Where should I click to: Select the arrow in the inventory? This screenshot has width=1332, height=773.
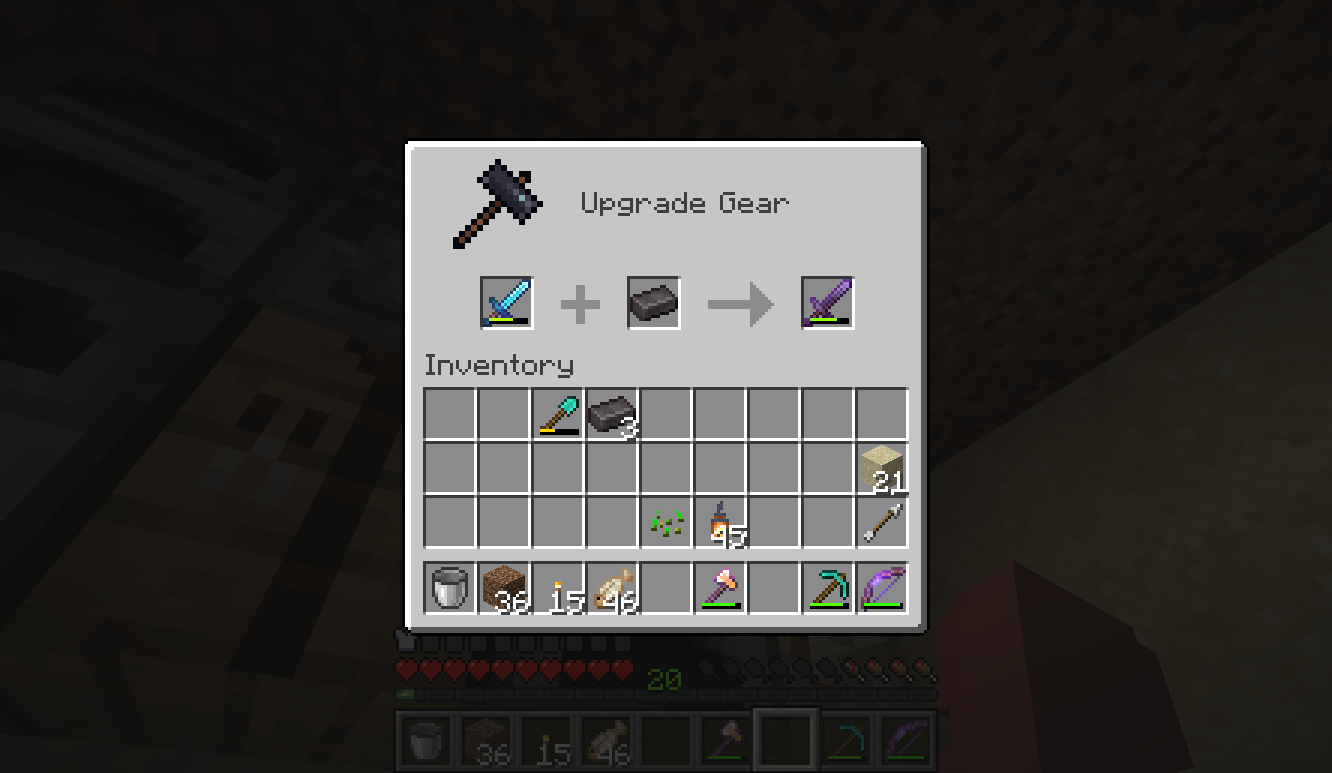pos(883,522)
